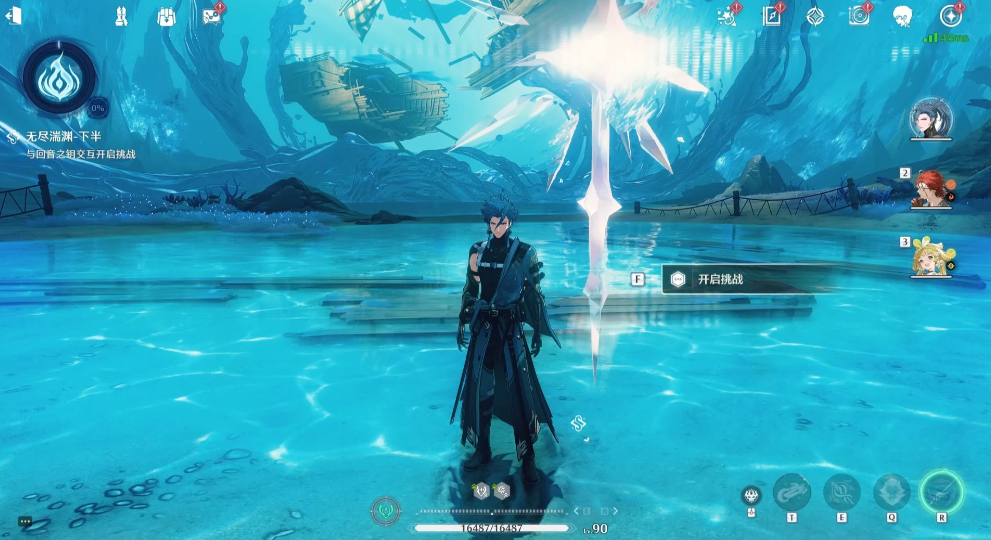Image resolution: width=991 pixels, height=540 pixels.
Task: Switch to the blonde party member
Action: [929, 258]
